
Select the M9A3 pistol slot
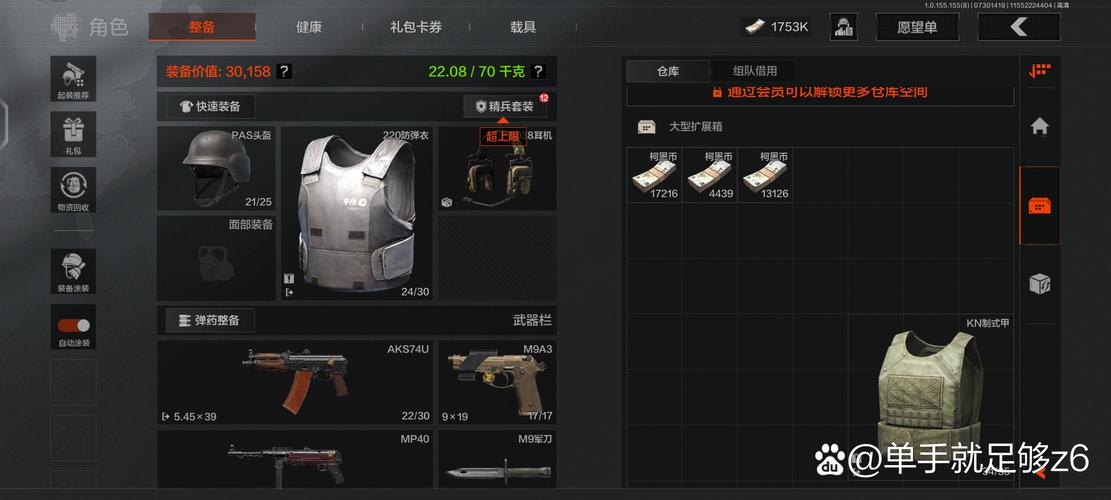tap(497, 382)
